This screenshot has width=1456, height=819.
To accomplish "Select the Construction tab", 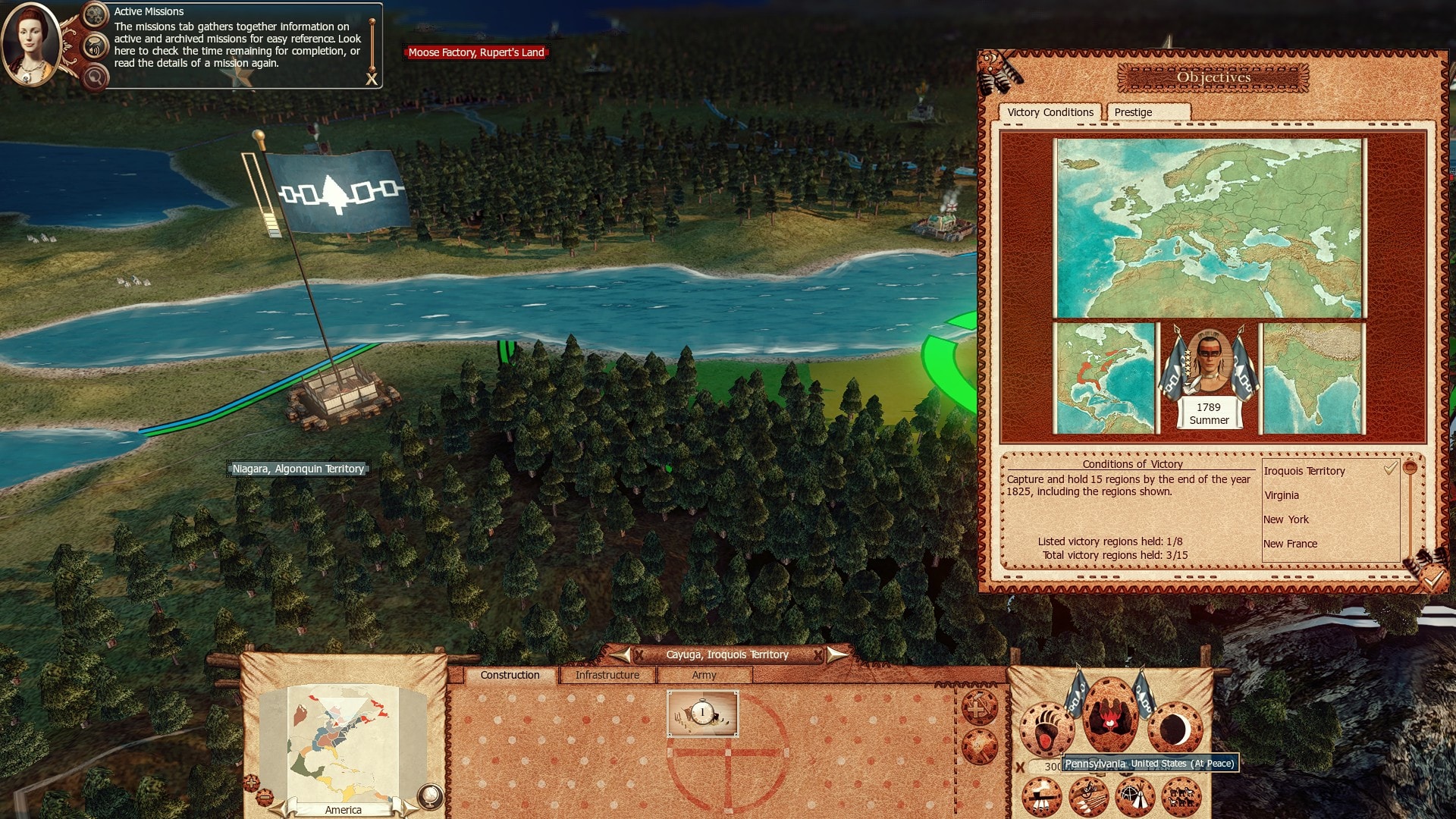I will 510,675.
